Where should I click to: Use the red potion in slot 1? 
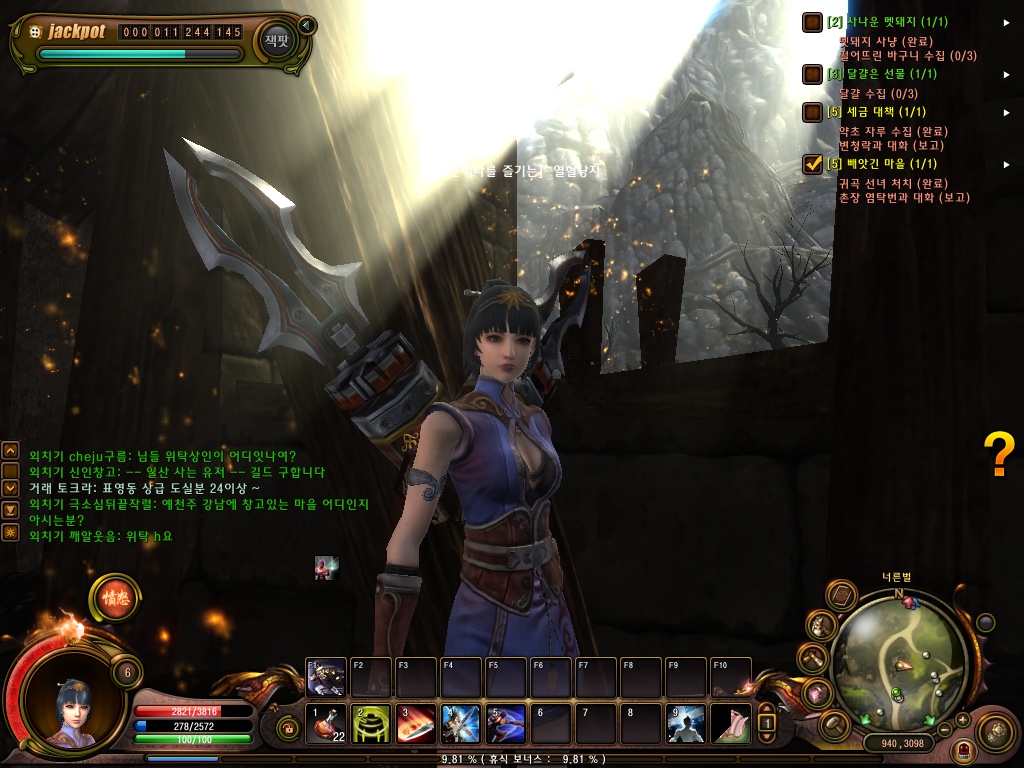326,724
